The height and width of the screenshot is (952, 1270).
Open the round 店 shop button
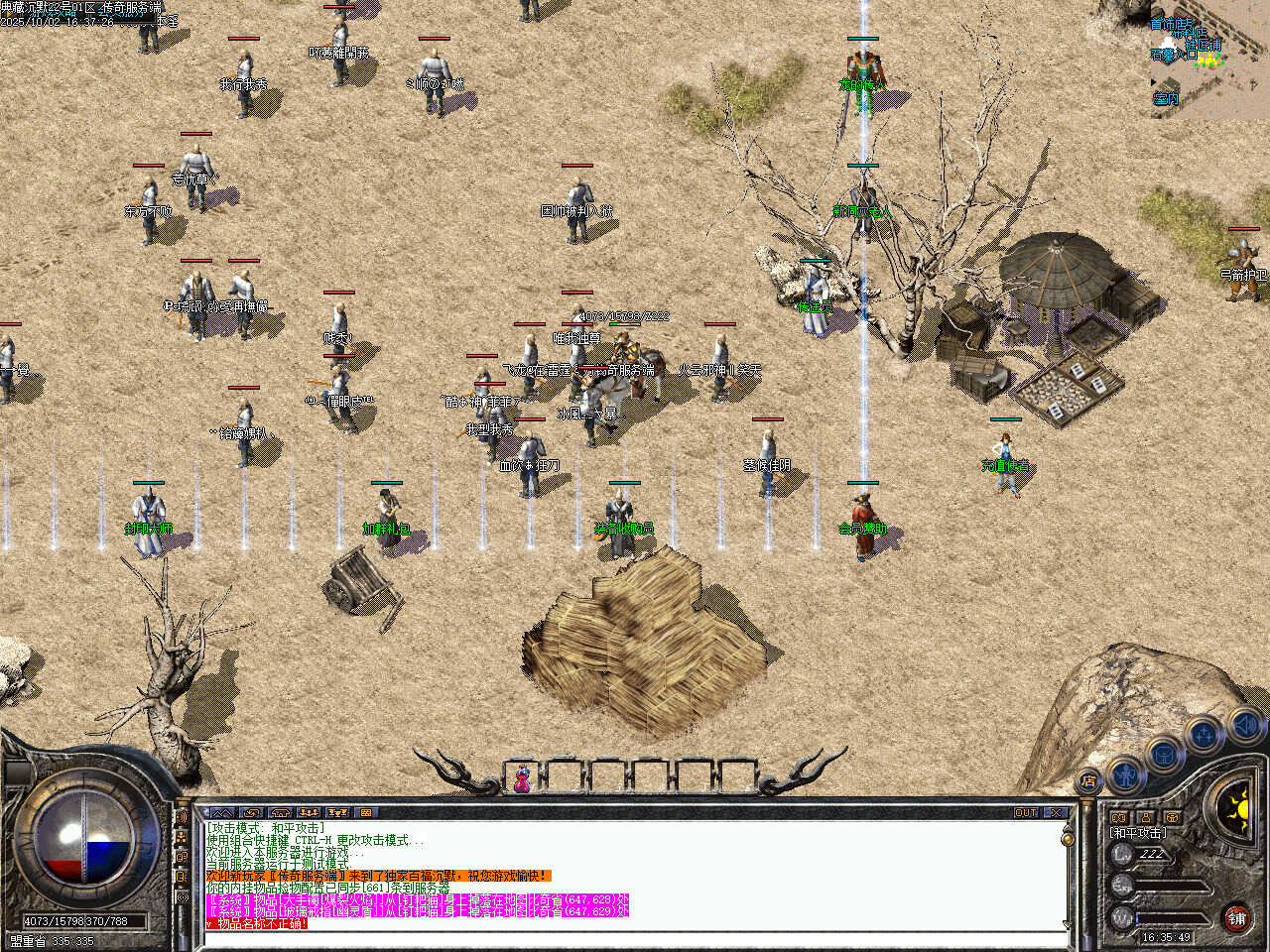click(x=1088, y=780)
